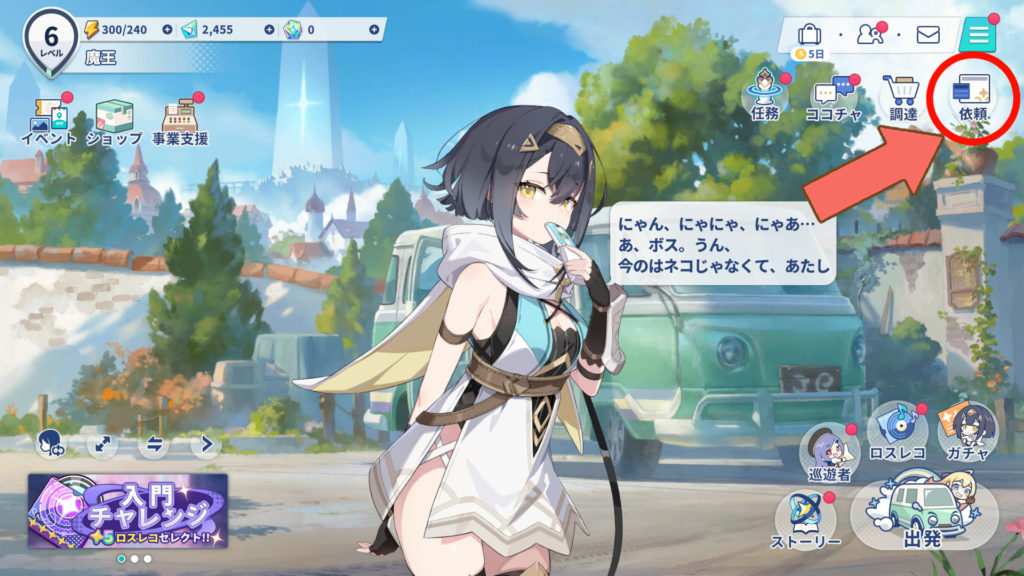Image resolution: width=1024 pixels, height=576 pixels.
Task: Open the 調達 shopping cart menu
Action: coord(903,98)
